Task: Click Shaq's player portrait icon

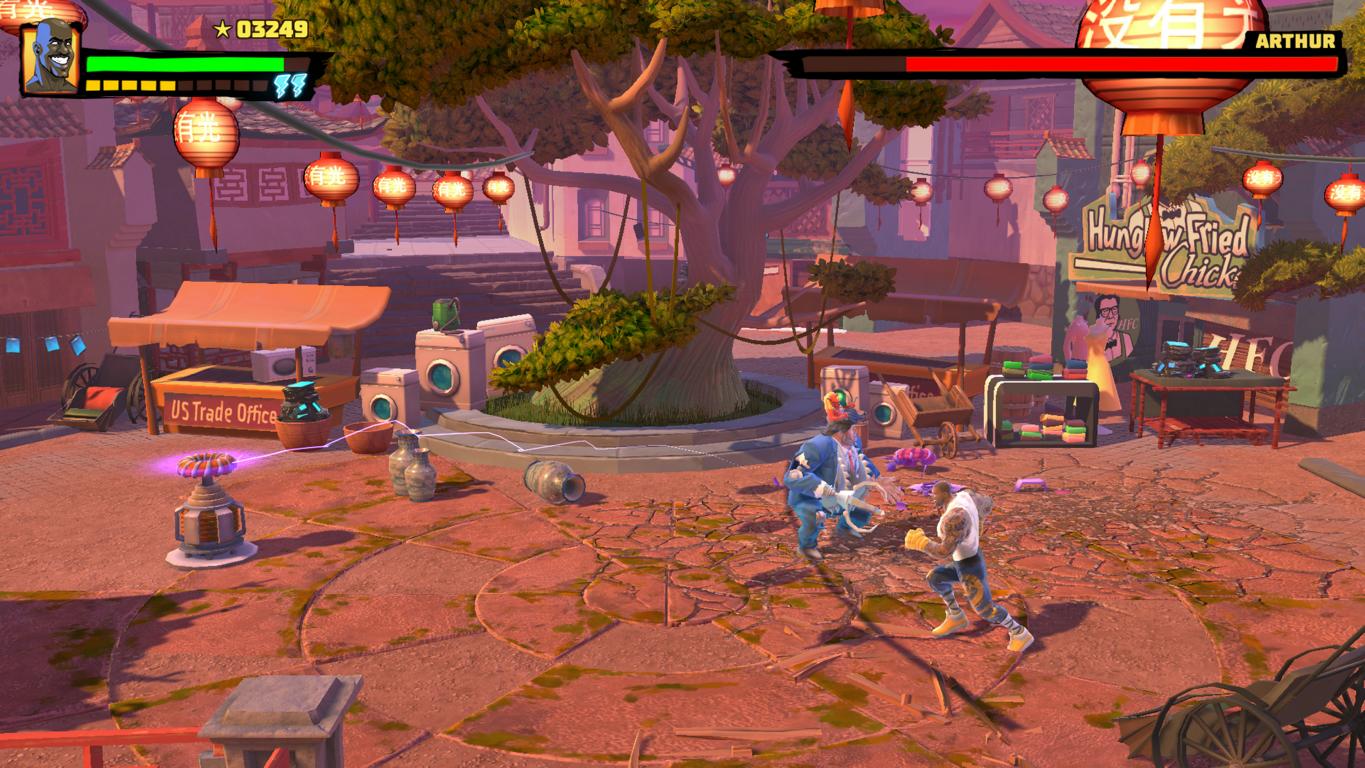Action: pos(51,57)
